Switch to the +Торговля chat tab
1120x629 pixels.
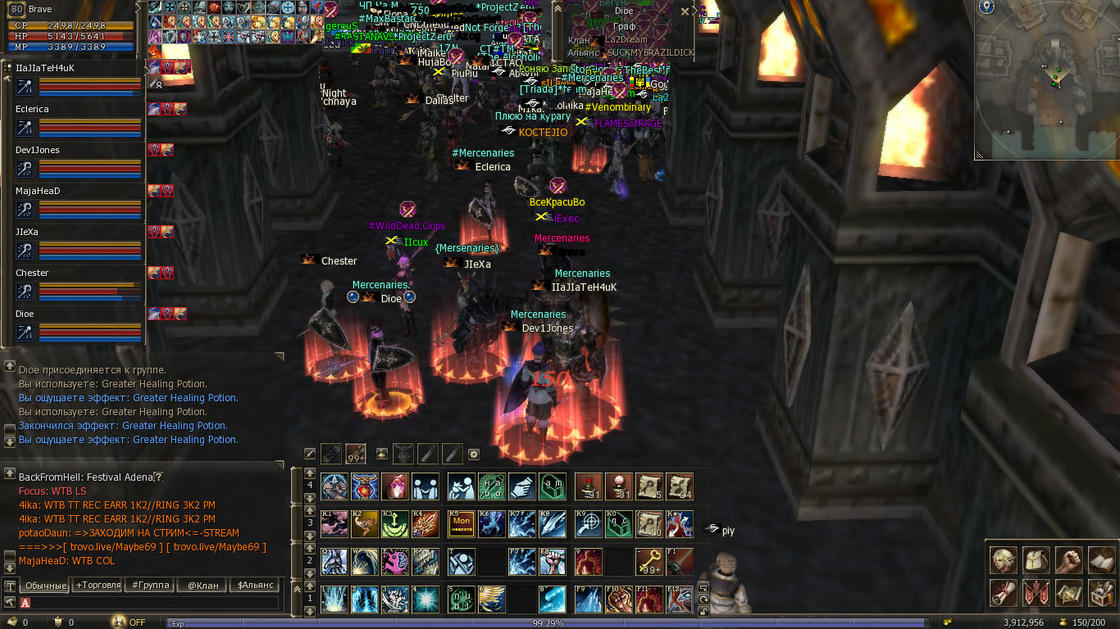[98, 585]
